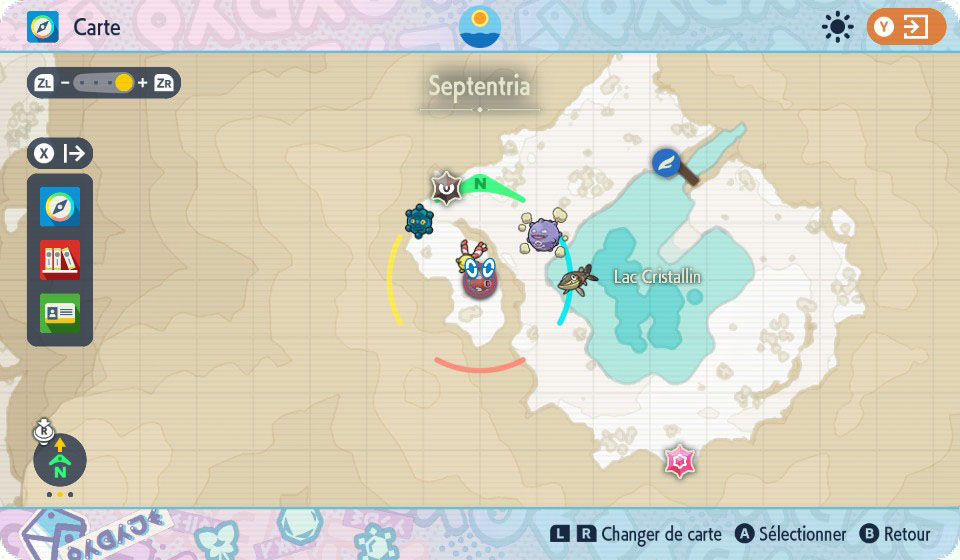Toggle the north compass orientation indicator
The image size is (960, 560).
click(x=60, y=462)
